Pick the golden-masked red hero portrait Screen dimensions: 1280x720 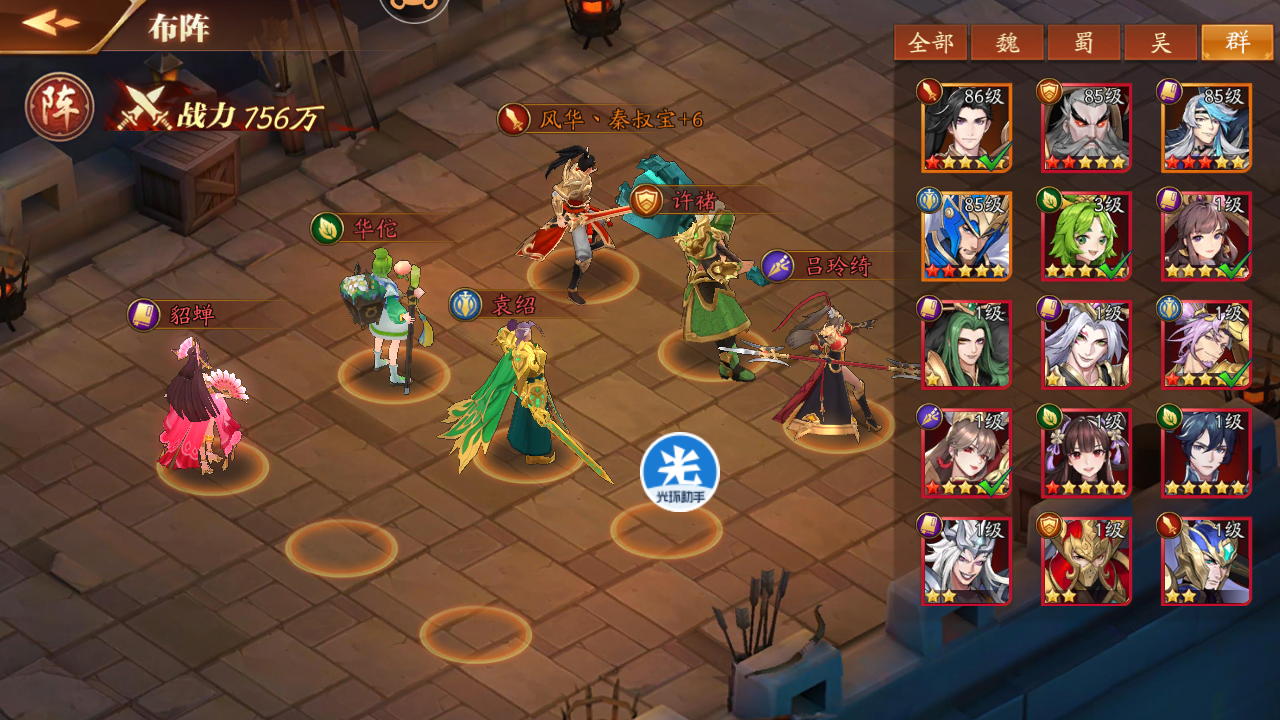(1086, 560)
